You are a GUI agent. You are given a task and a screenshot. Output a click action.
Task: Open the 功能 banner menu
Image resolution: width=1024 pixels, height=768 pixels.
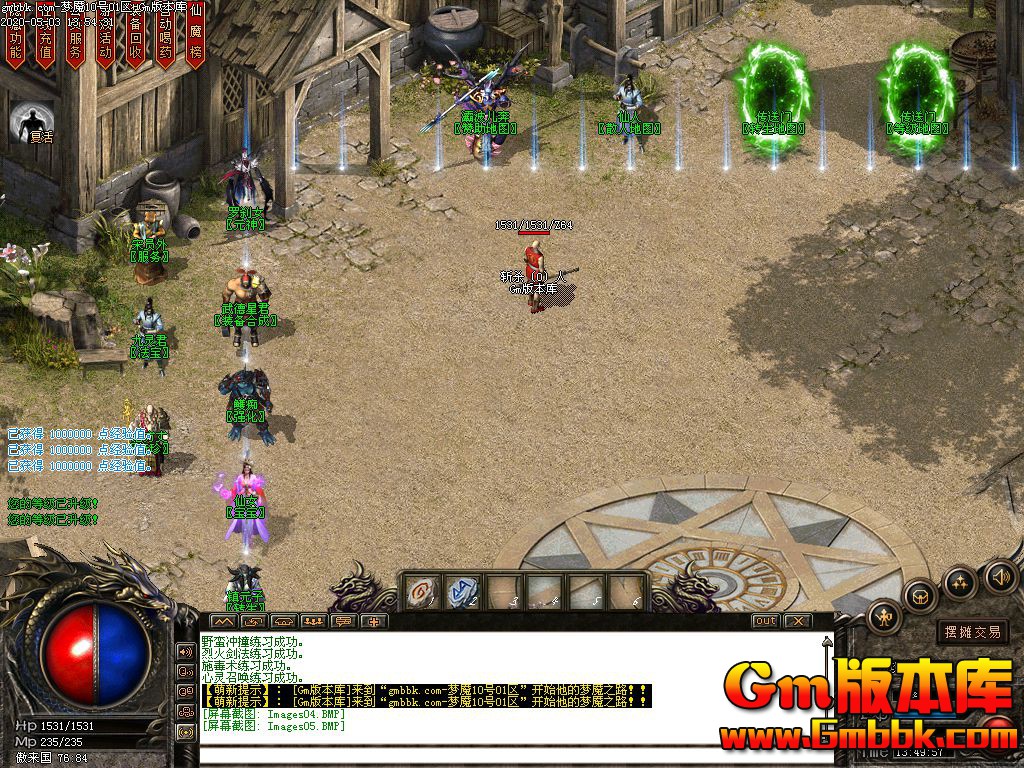click(x=15, y=38)
